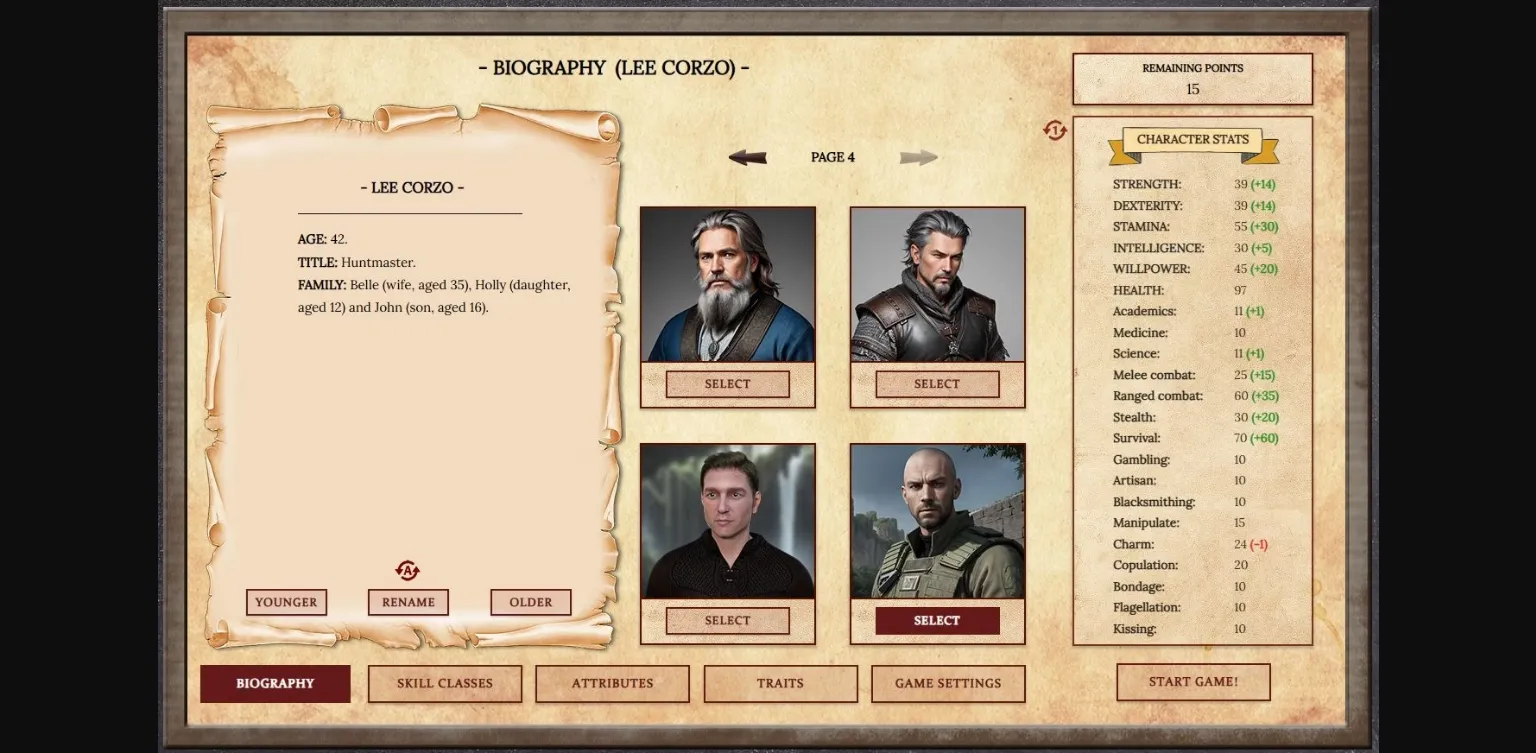
Task: Click the dark left arrow to go back a page
Action: [748, 156]
